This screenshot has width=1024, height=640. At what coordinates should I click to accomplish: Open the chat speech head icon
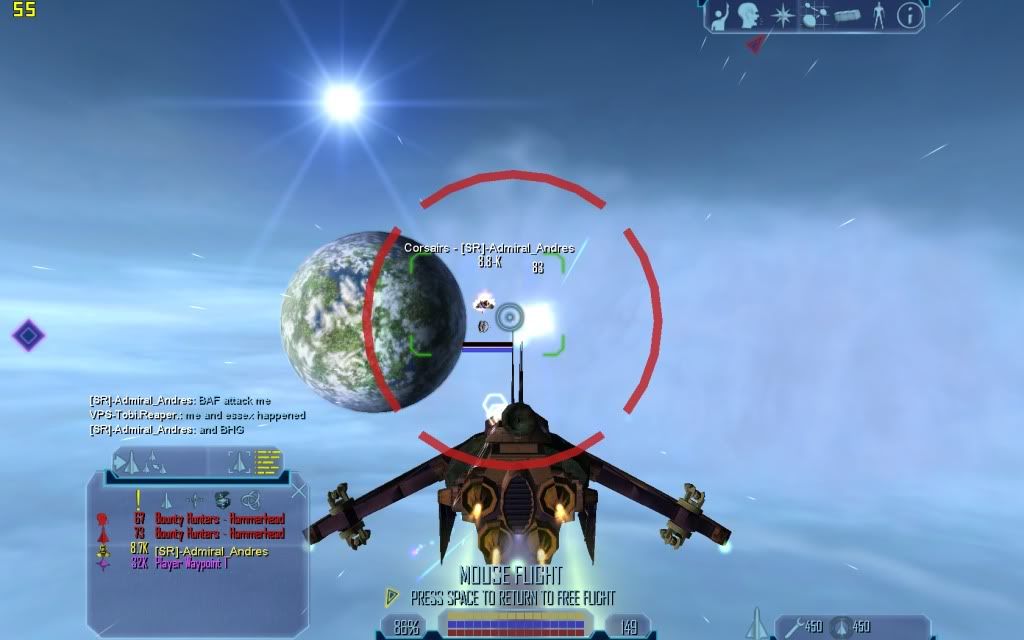pyautogui.click(x=748, y=16)
